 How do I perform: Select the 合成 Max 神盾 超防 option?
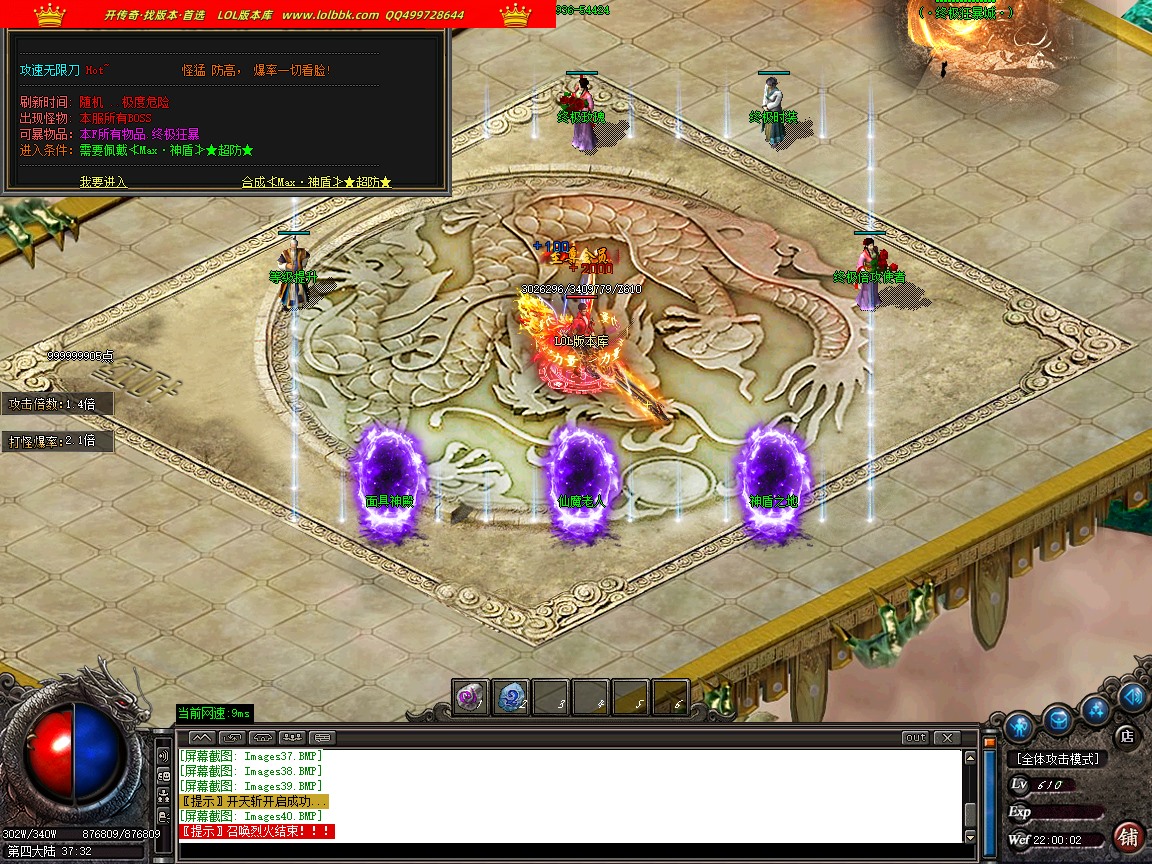pyautogui.click(x=316, y=182)
